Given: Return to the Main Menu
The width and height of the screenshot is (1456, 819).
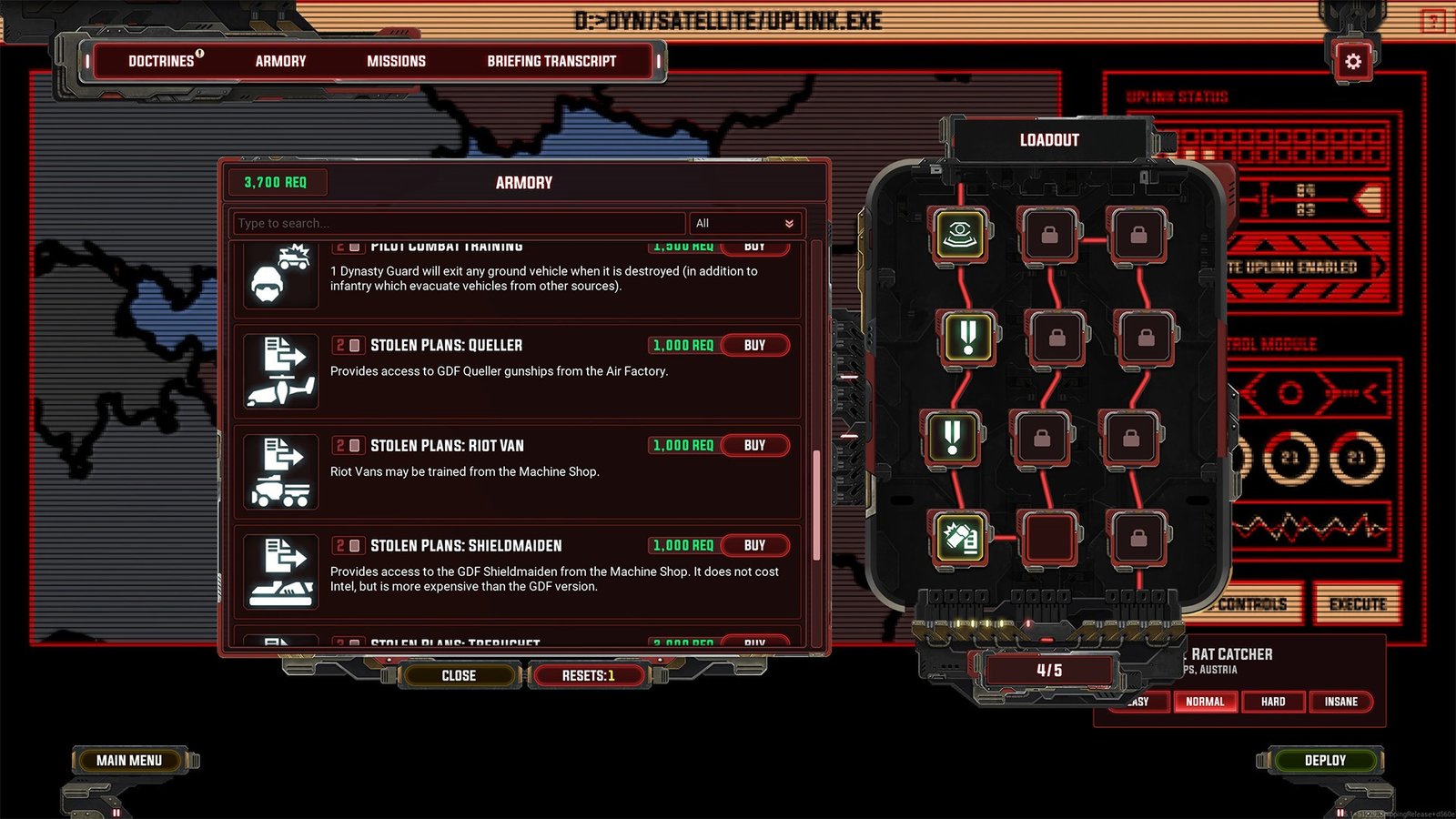Looking at the screenshot, I should (x=129, y=760).
